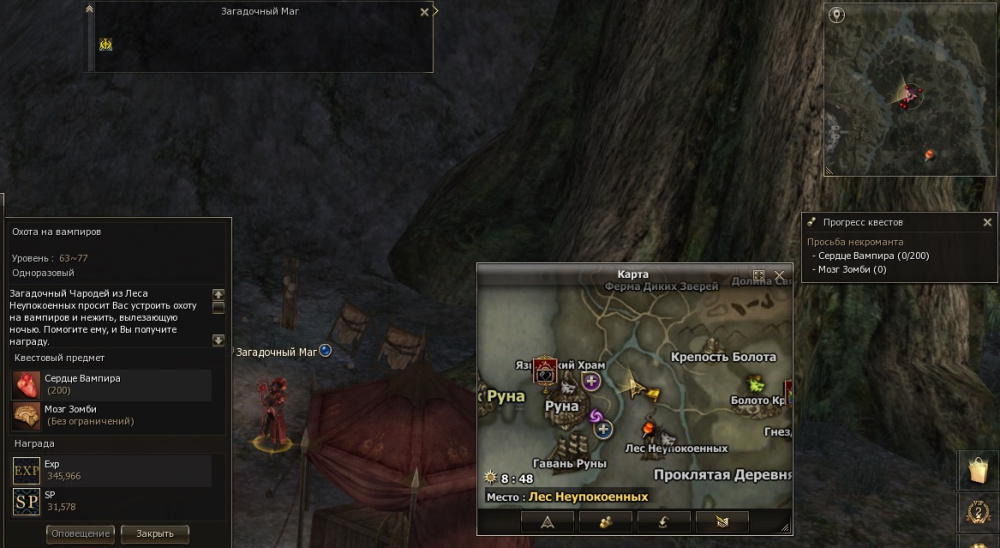Select the Мозг Зомби quest item
Image resolution: width=1000 pixels, height=548 pixels.
pos(27,415)
